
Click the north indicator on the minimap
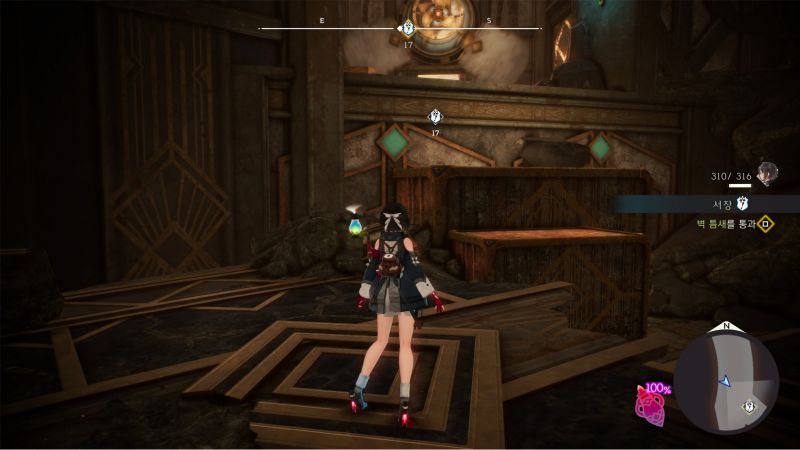click(726, 327)
